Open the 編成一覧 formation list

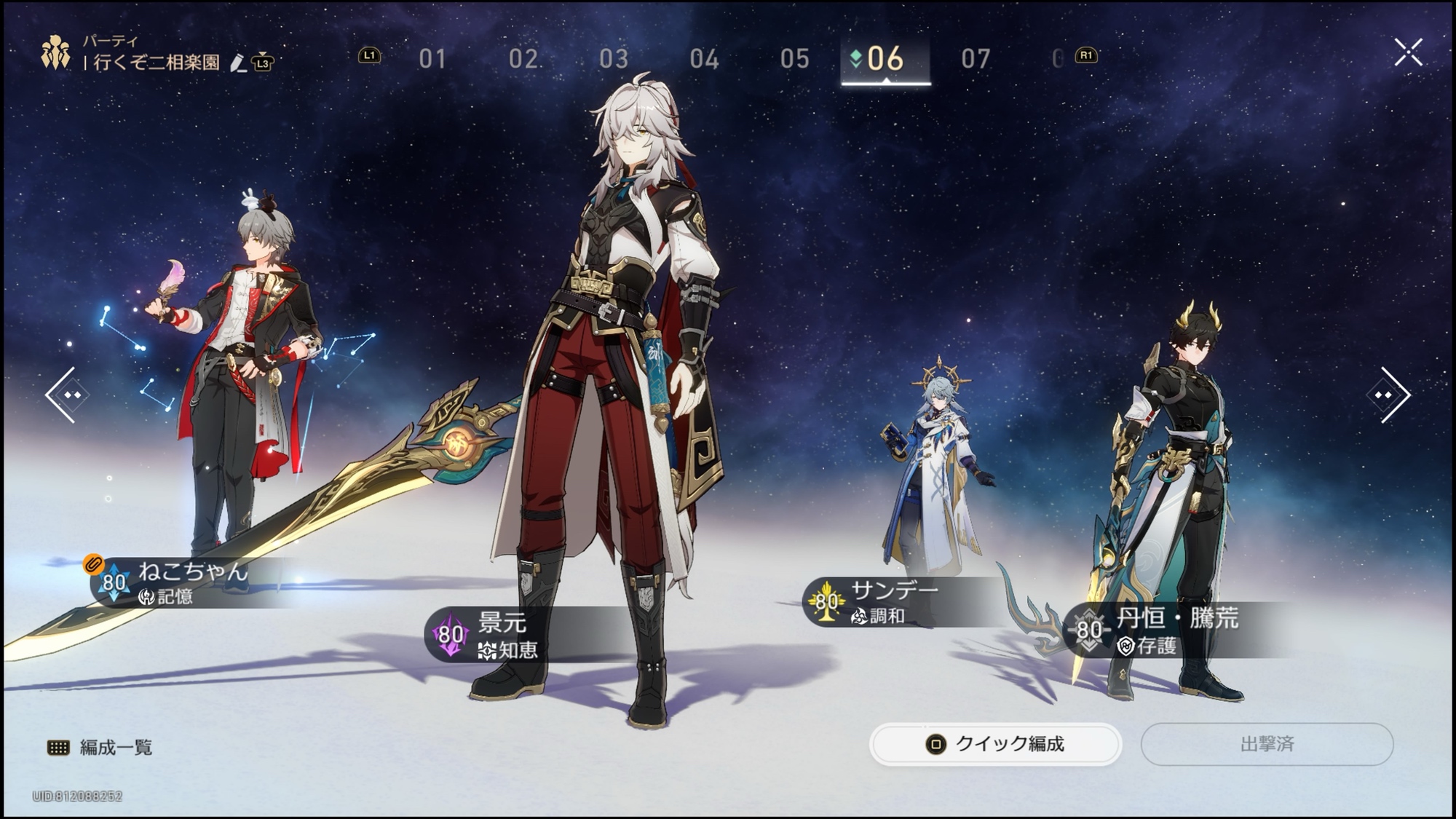pyautogui.click(x=100, y=748)
